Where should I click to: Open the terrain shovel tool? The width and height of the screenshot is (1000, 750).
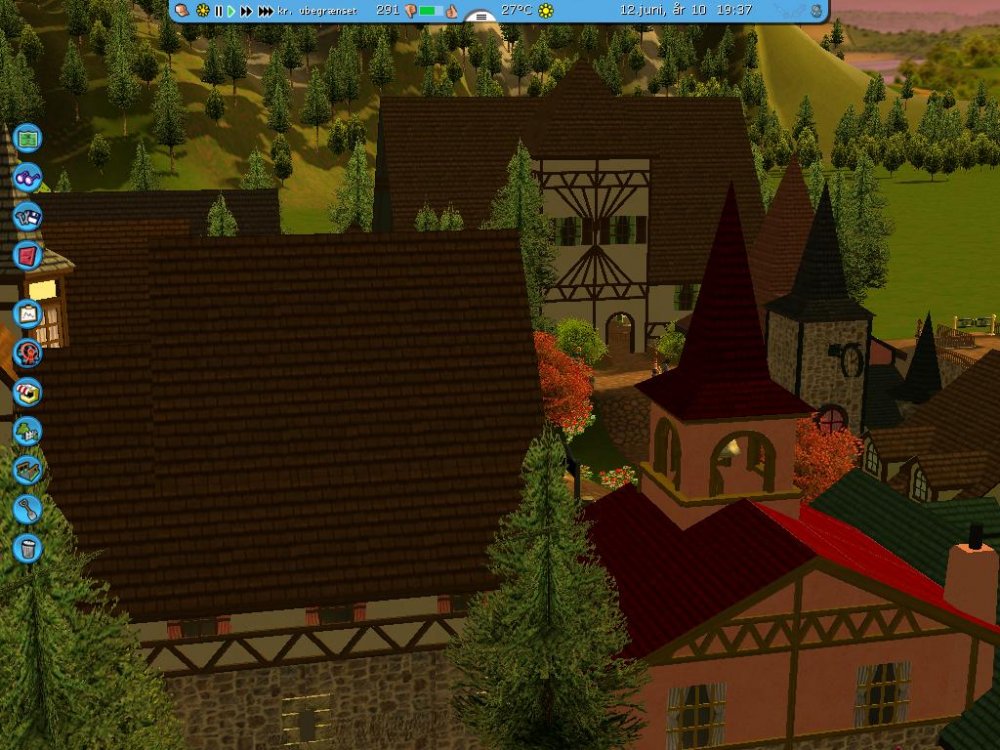pos(27,508)
